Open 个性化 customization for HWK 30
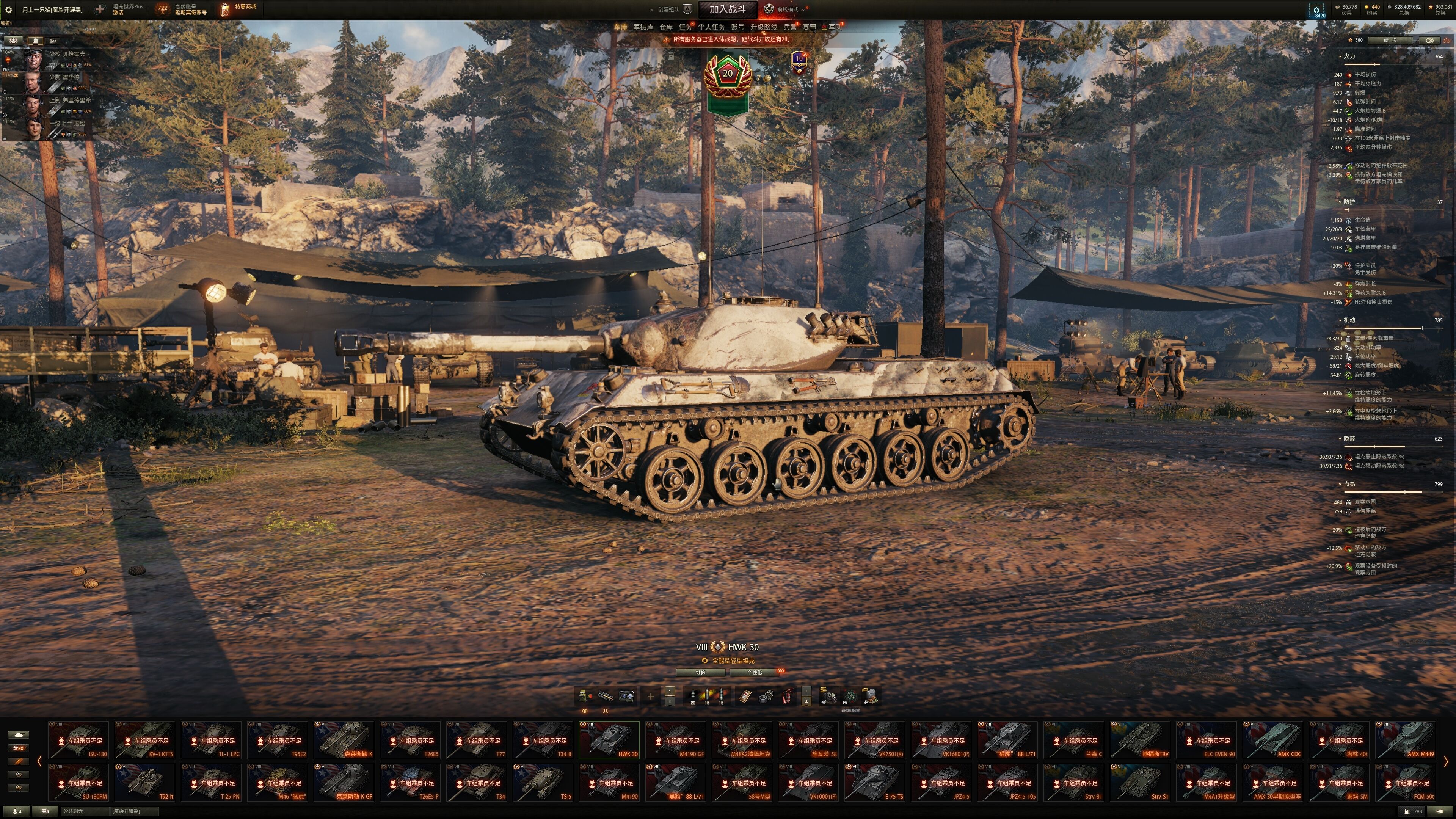The height and width of the screenshot is (819, 1456). point(755,672)
